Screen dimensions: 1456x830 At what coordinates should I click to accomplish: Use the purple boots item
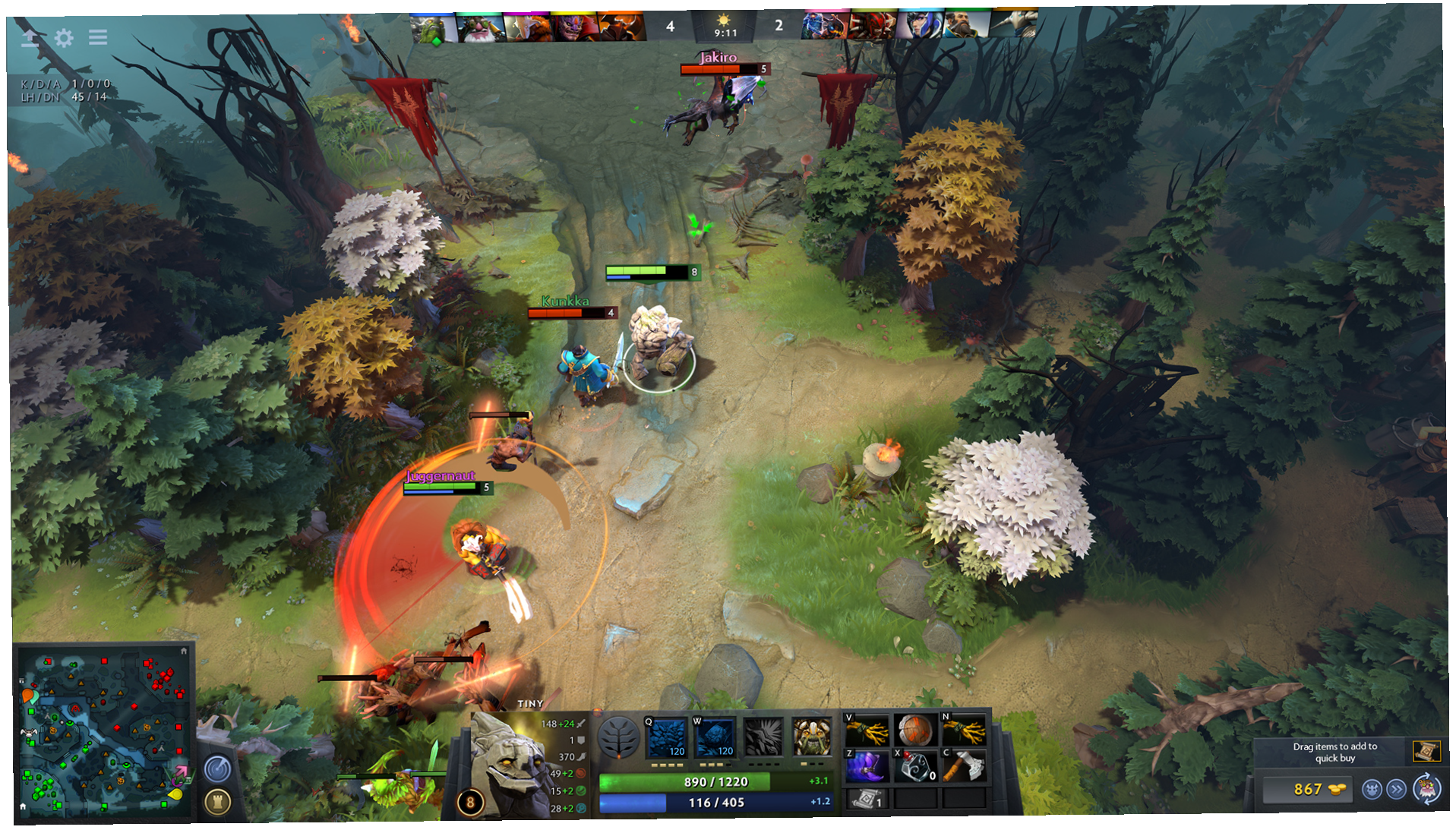point(866,766)
